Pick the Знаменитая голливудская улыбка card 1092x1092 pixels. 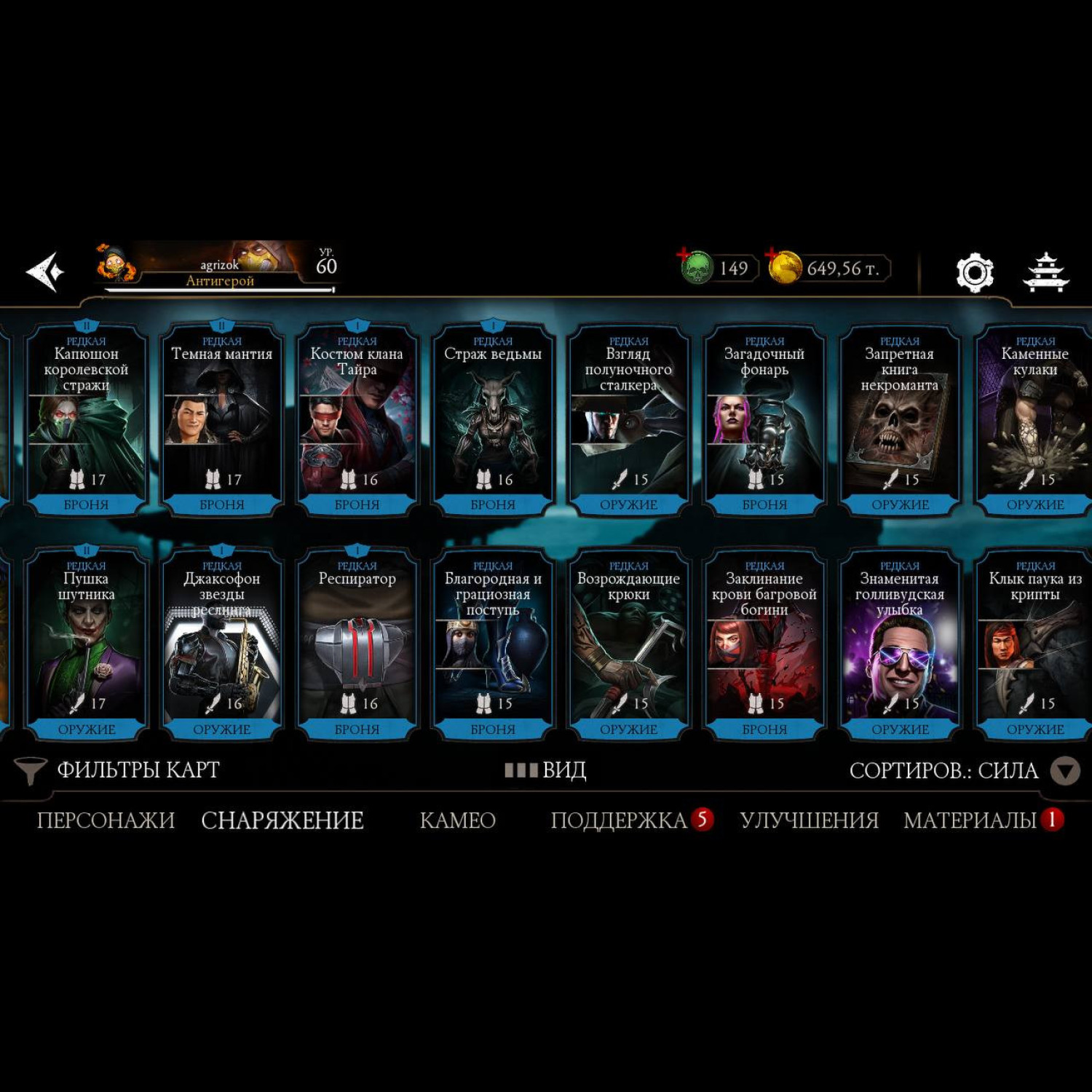tap(900, 644)
